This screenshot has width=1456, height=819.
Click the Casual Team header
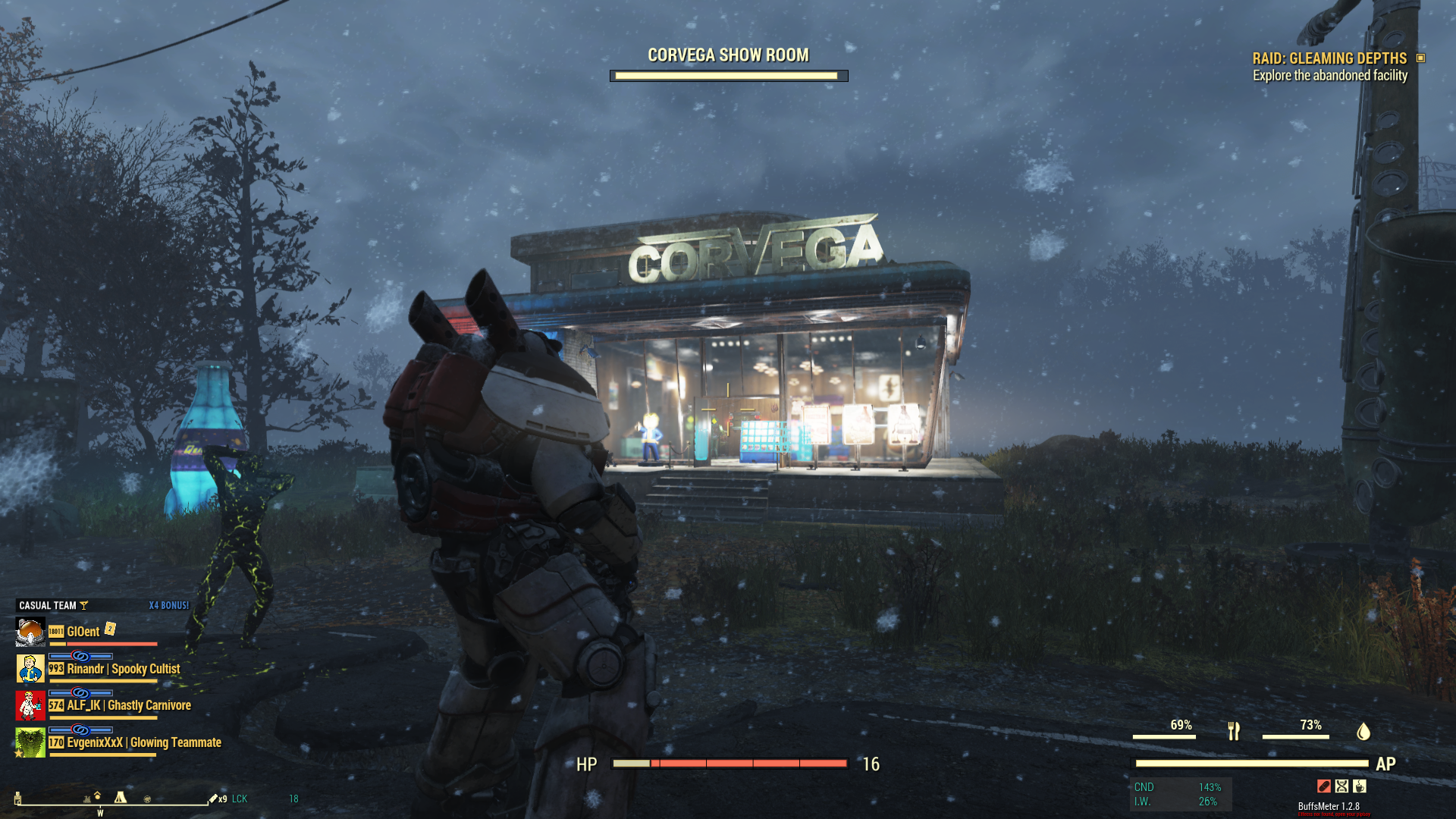(x=48, y=605)
